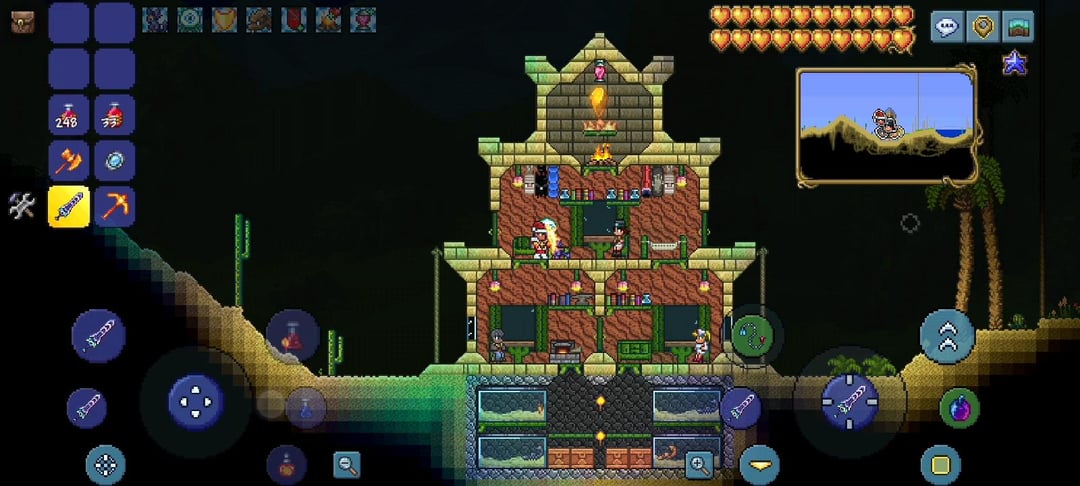This screenshot has height=486, width=1080.
Task: Tap the double-arrow jump button
Action: 947,337
